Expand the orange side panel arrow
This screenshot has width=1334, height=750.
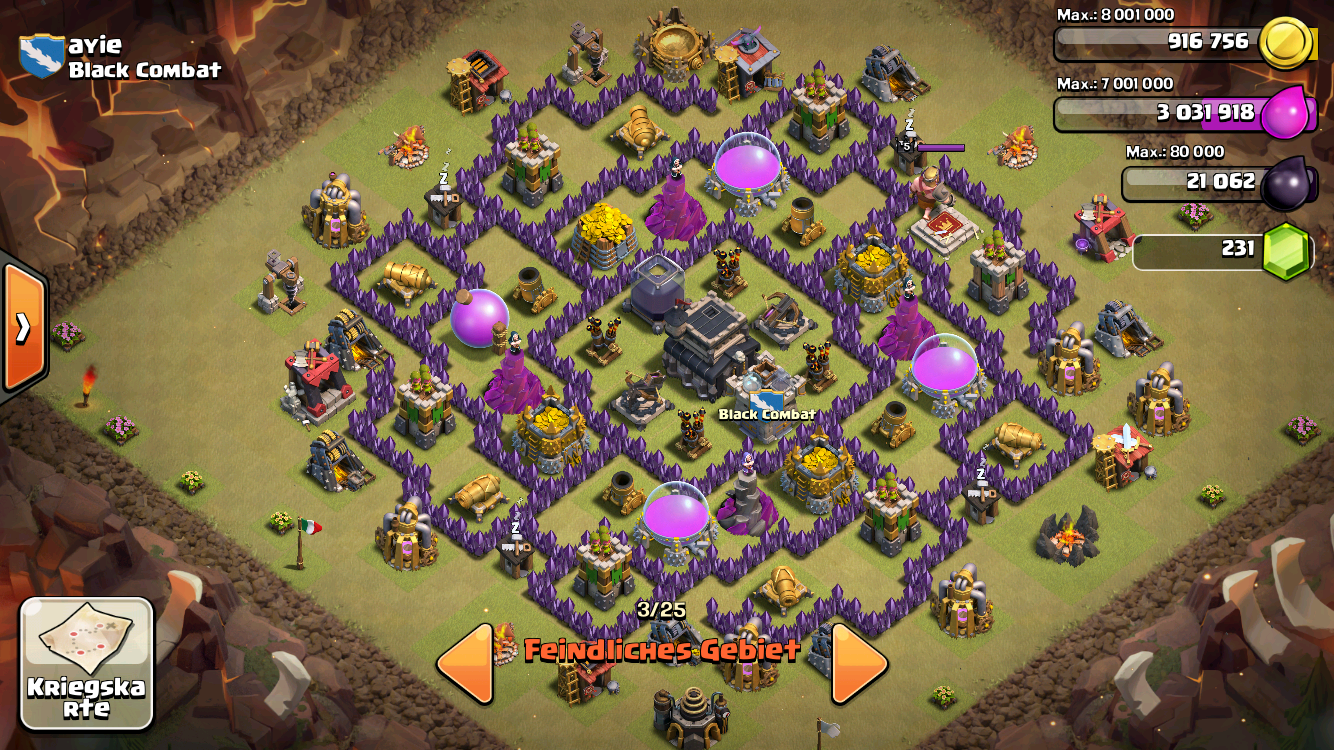[x=22, y=327]
